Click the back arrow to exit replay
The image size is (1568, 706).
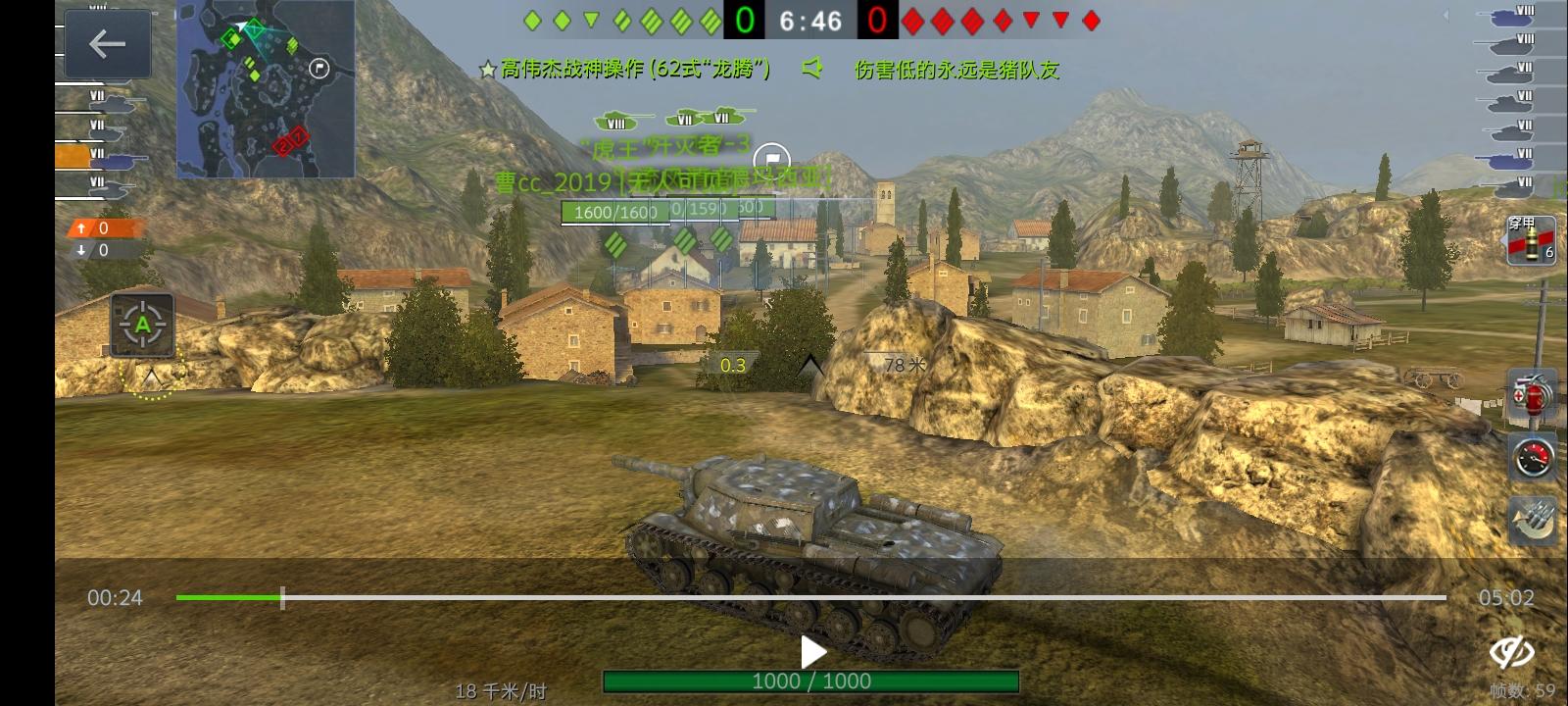click(108, 43)
